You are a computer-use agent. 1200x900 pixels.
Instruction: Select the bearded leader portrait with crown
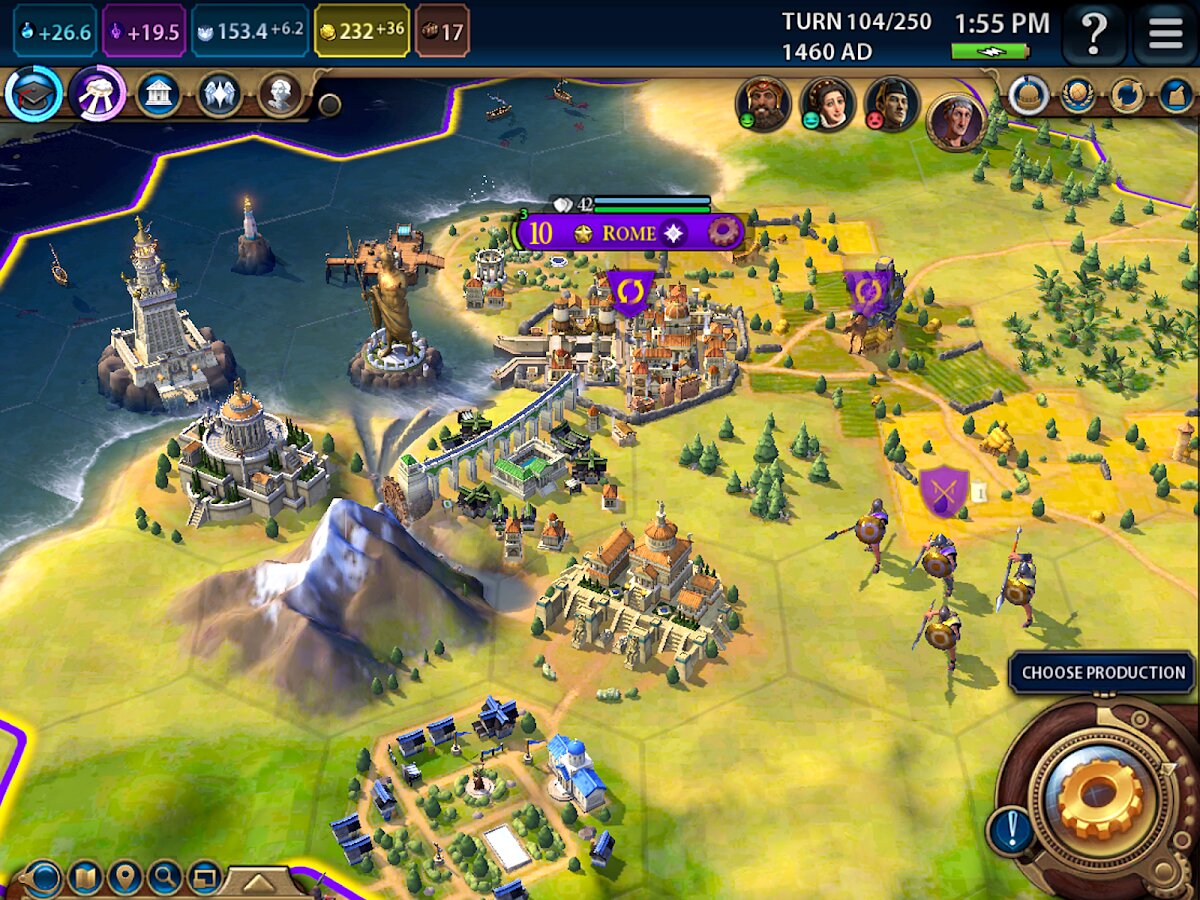pyautogui.click(x=764, y=102)
